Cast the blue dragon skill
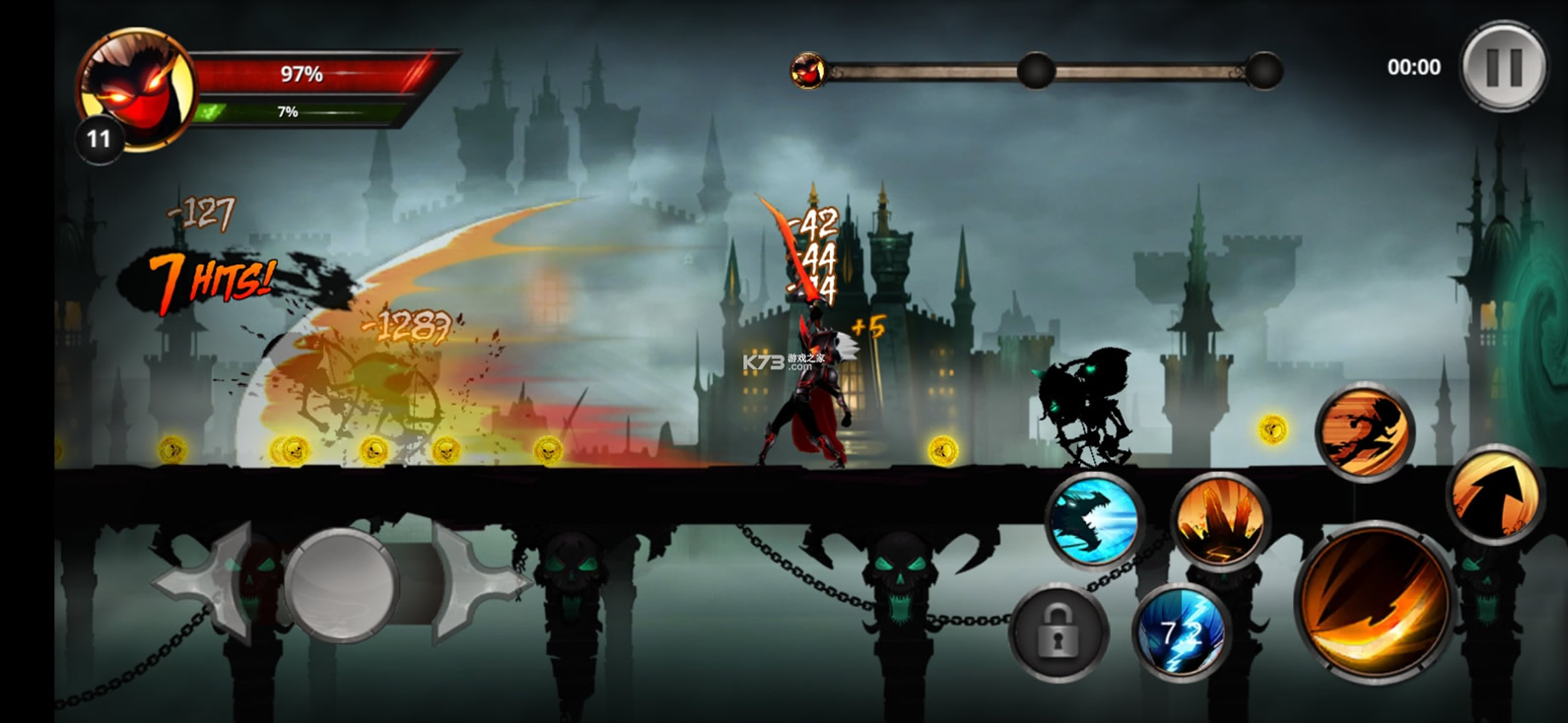This screenshot has width=1568, height=723. (x=1094, y=520)
